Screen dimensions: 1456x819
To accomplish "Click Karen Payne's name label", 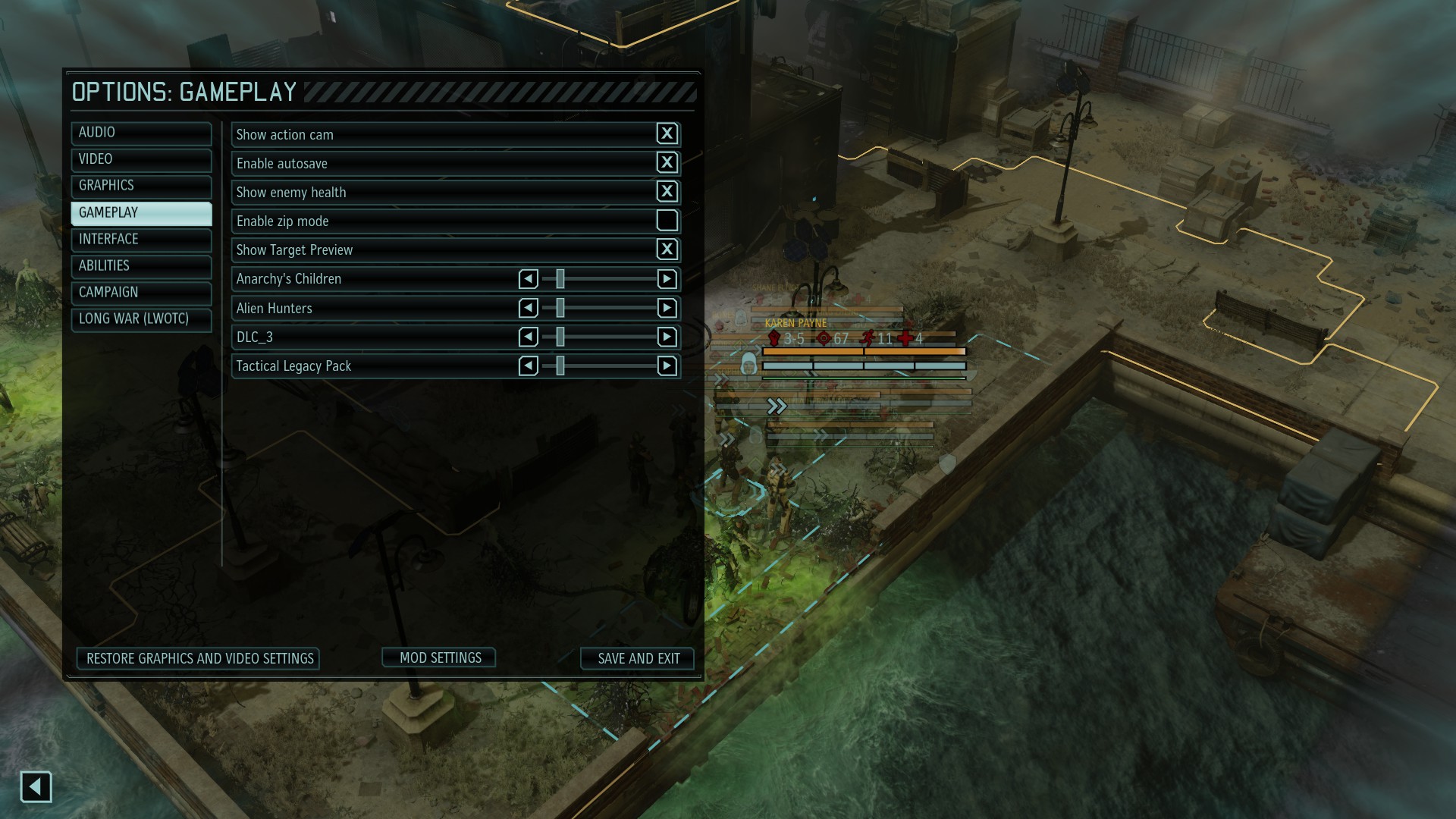I will pyautogui.click(x=795, y=323).
